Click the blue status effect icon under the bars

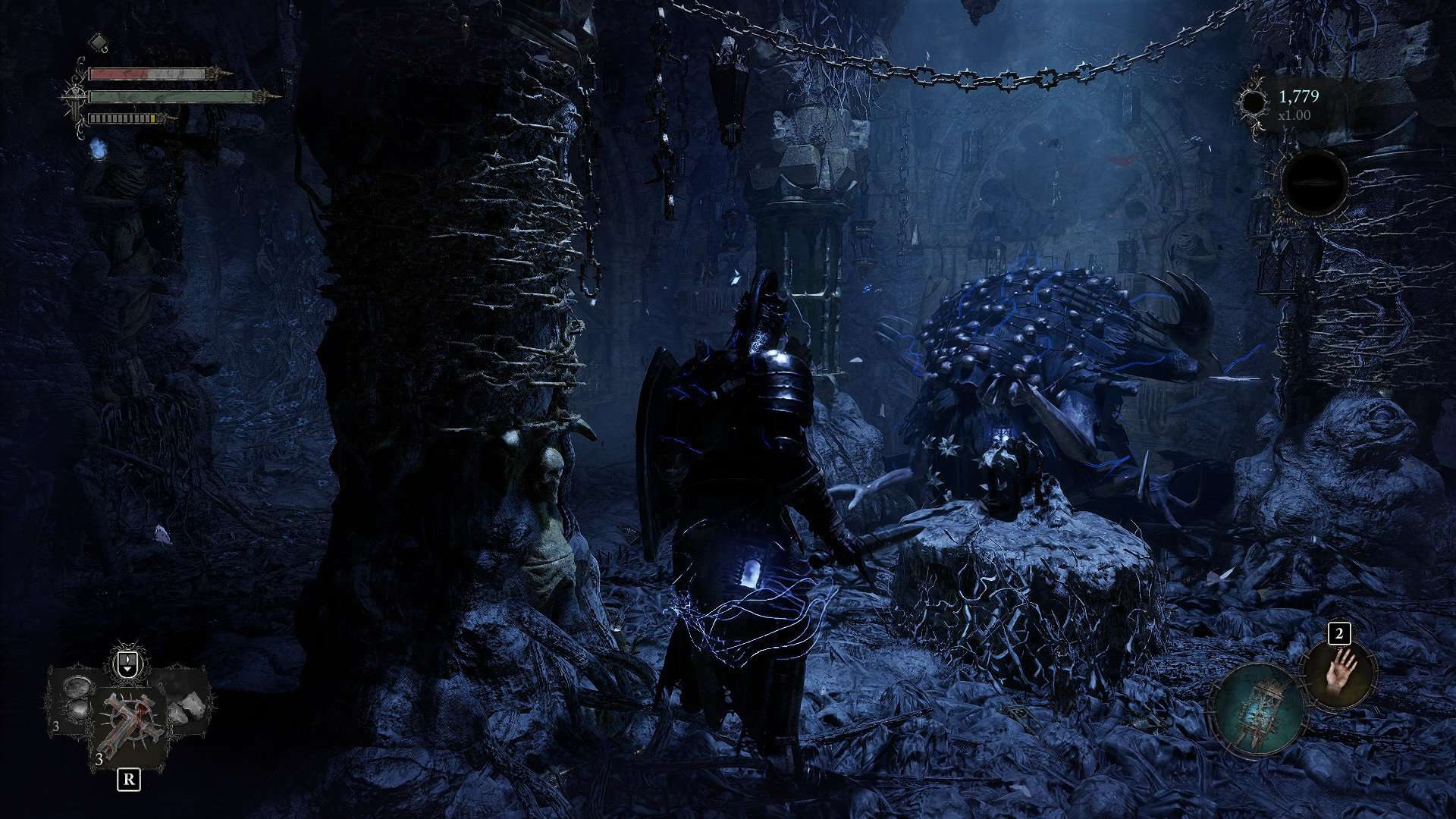[x=99, y=150]
